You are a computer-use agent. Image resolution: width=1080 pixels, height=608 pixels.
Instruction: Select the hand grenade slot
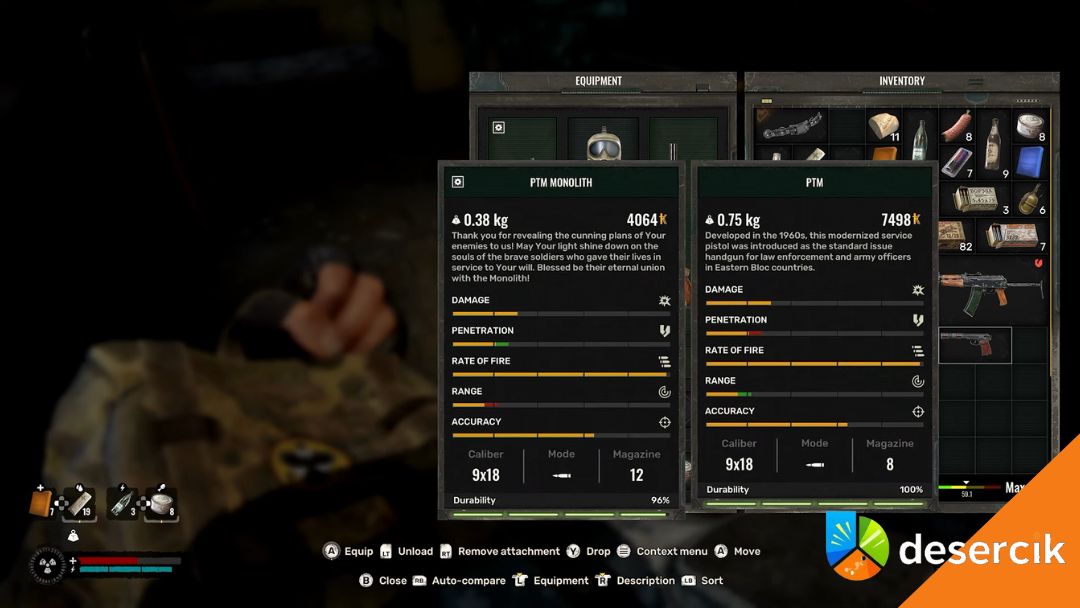point(1030,197)
